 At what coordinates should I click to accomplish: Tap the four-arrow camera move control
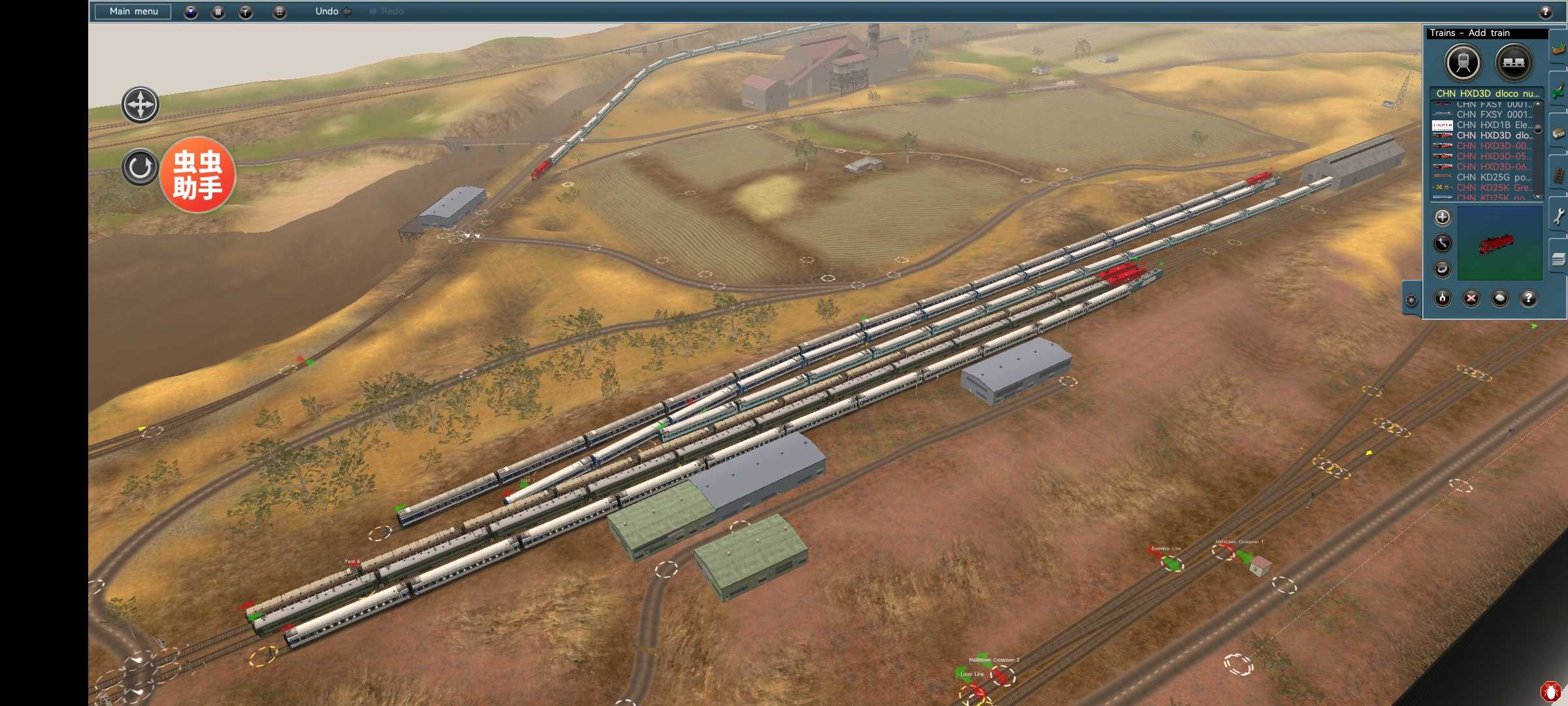140,105
